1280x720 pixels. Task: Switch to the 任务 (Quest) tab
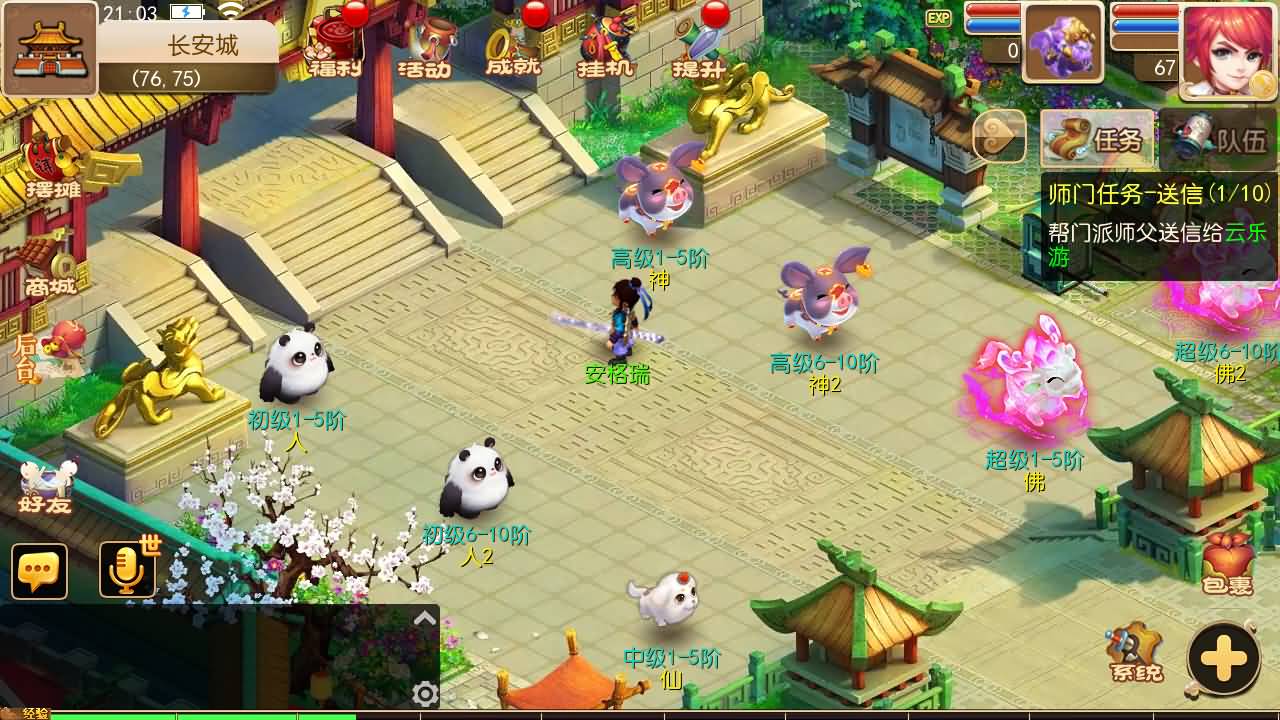(x=1095, y=139)
